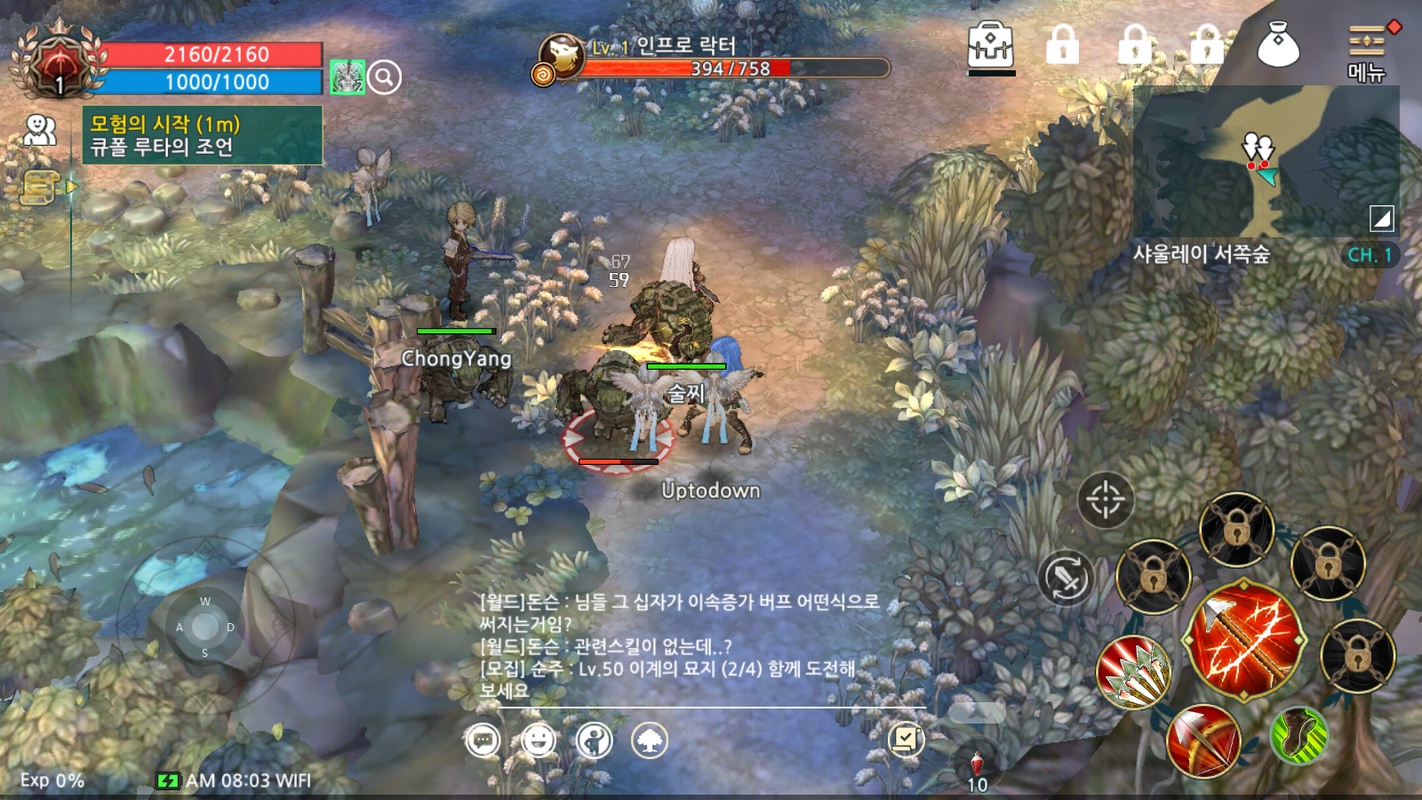Open the minimap of 샤울레이 서쪽숲

(x=1265, y=160)
